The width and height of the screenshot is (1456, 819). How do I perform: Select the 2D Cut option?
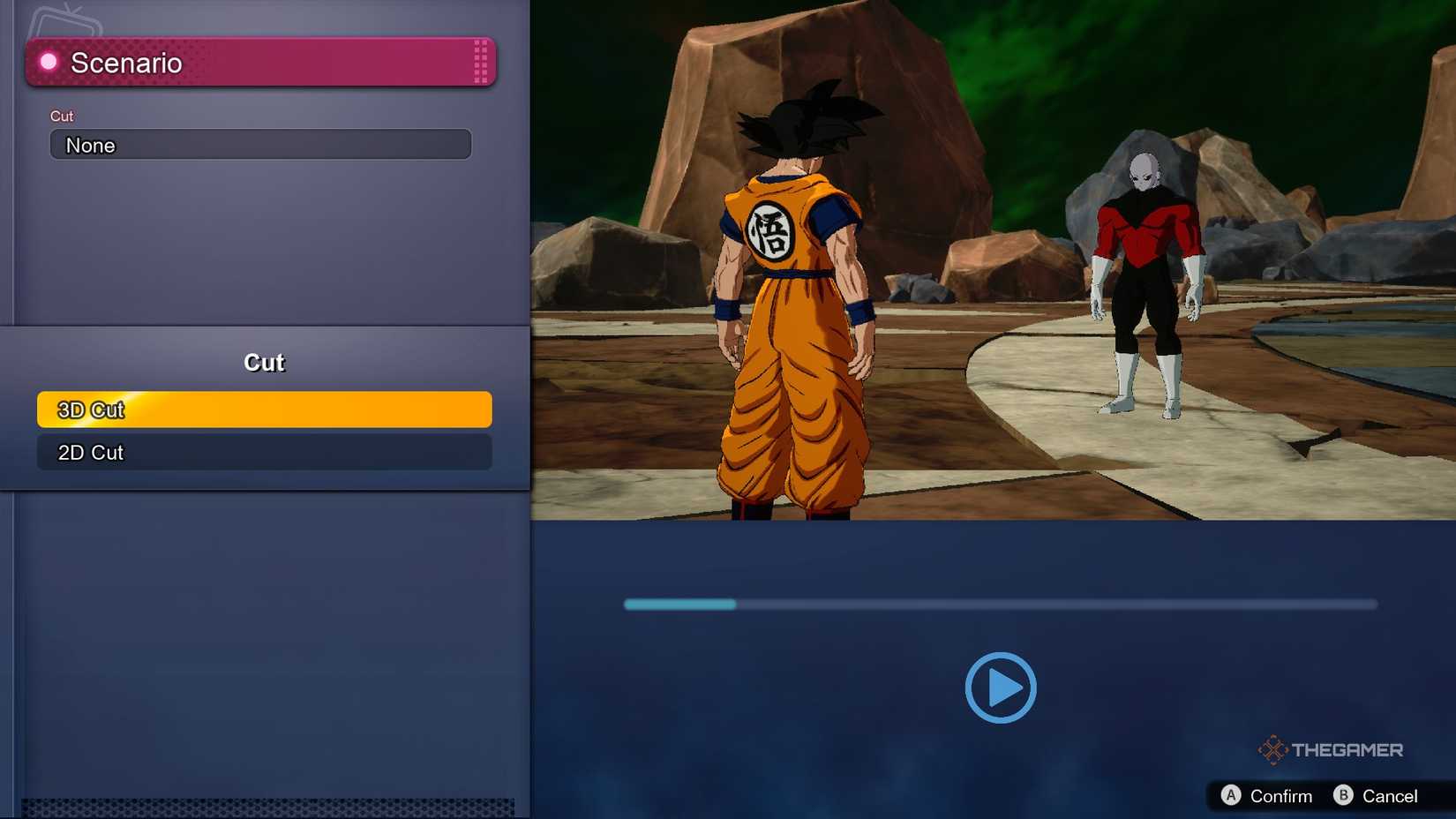[x=263, y=452]
